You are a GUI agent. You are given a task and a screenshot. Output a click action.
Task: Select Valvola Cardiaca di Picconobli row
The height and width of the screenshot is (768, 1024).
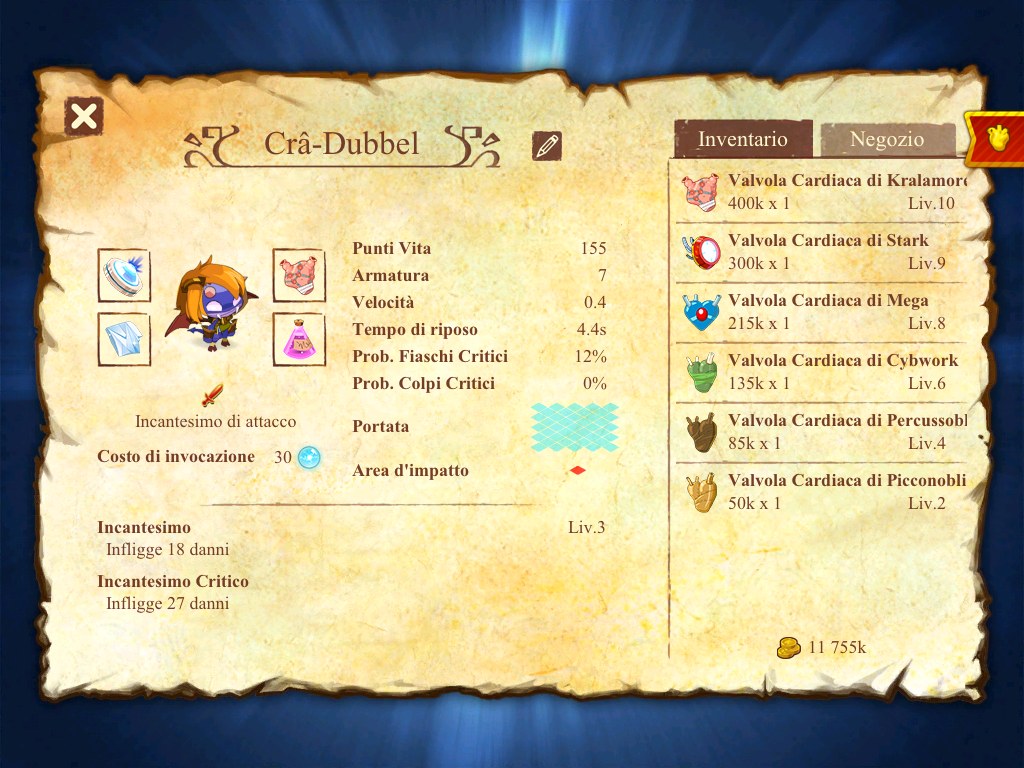(820, 492)
